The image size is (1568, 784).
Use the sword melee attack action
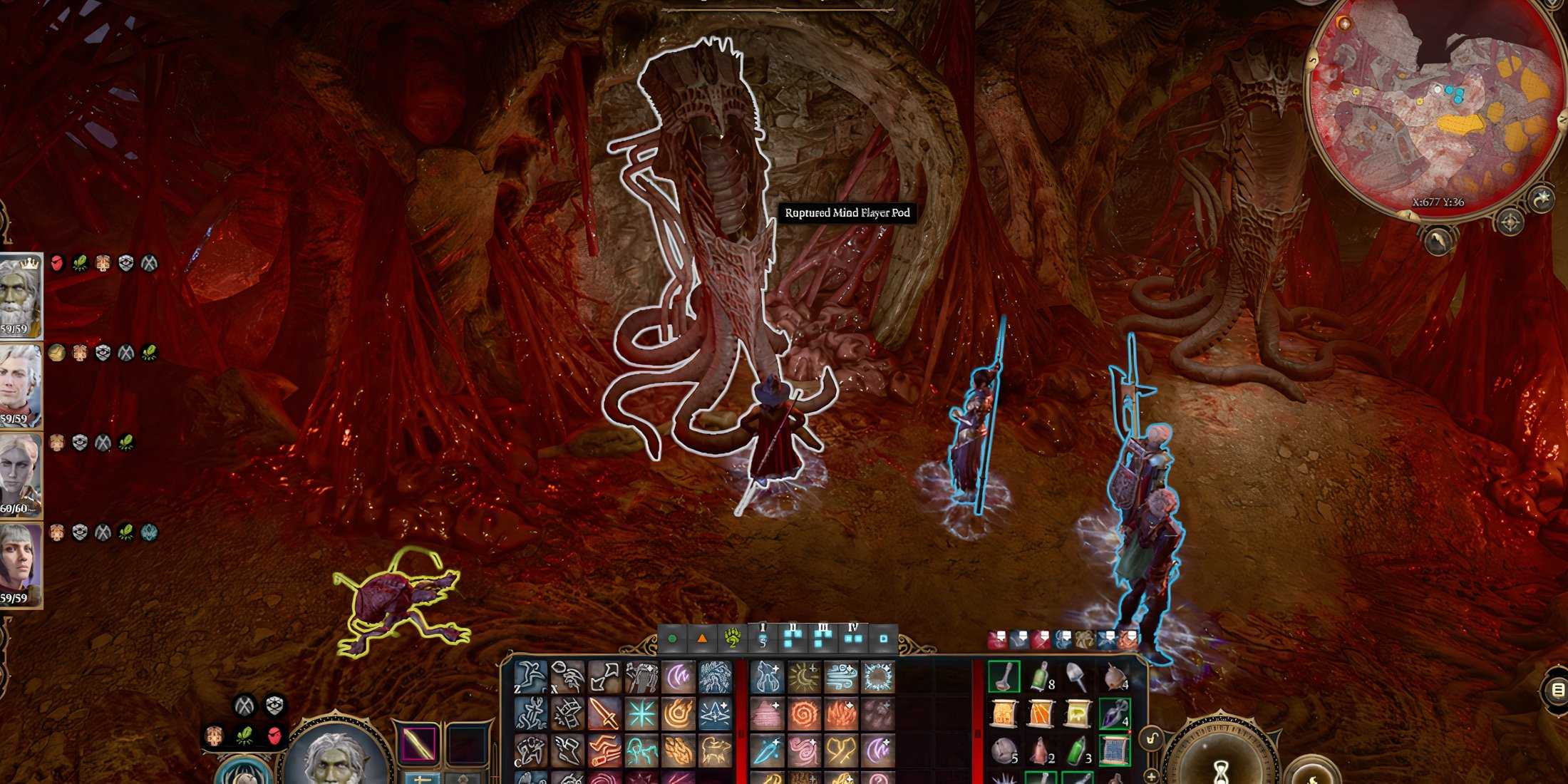click(604, 713)
